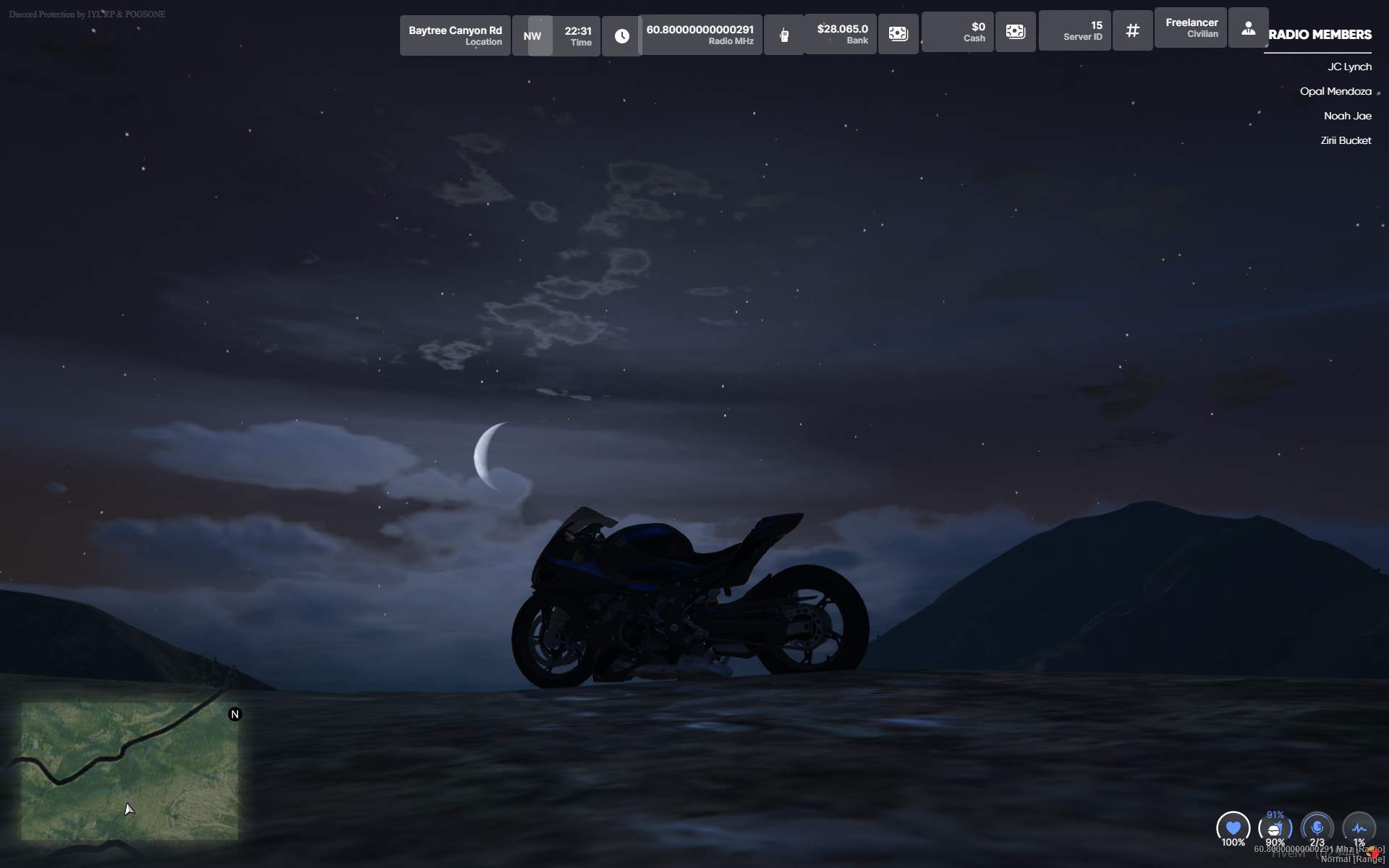Click the pulse-line stress icon
Image resolution: width=1389 pixels, height=868 pixels.
1359,828
